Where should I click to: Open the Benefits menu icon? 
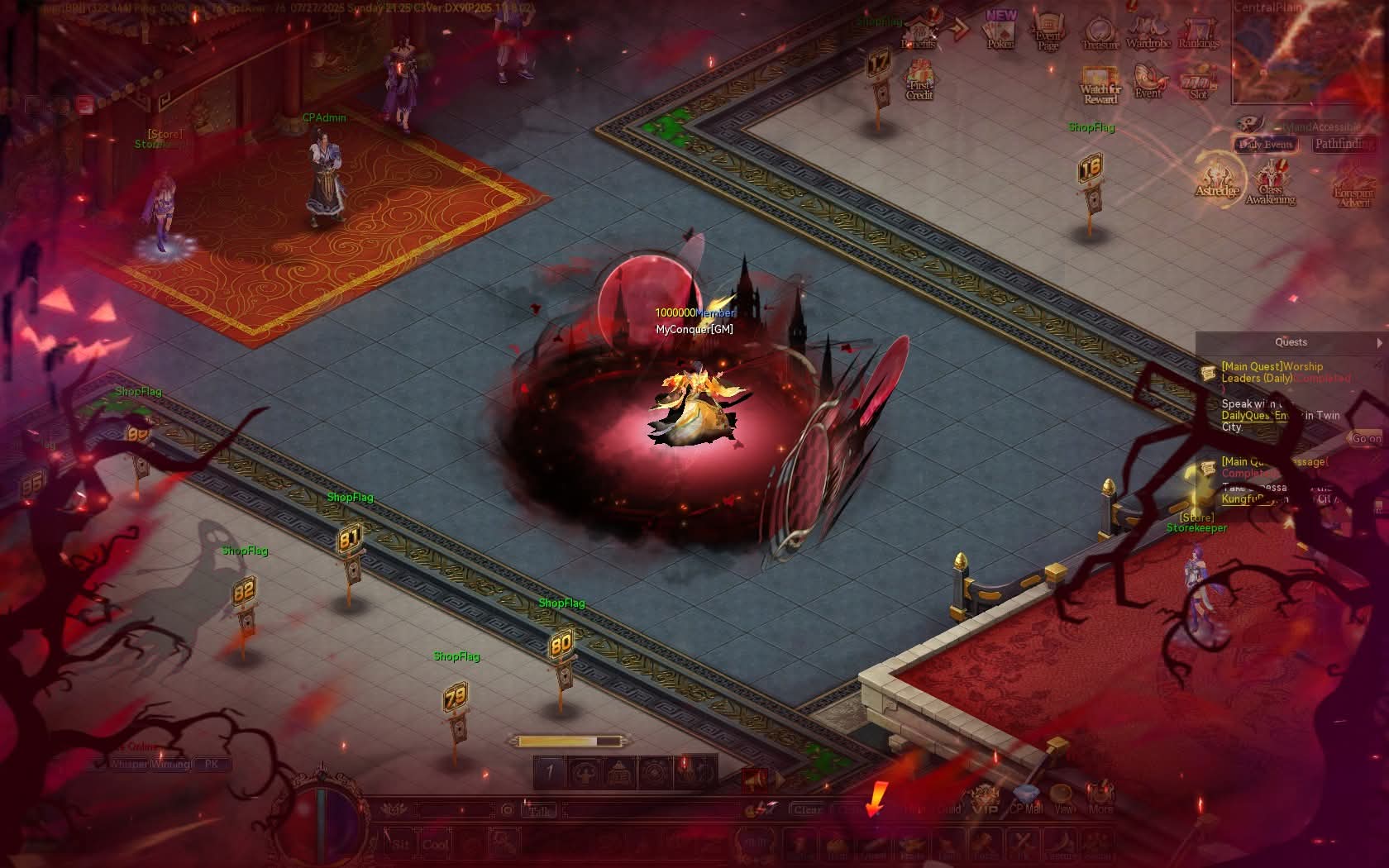click(x=919, y=31)
